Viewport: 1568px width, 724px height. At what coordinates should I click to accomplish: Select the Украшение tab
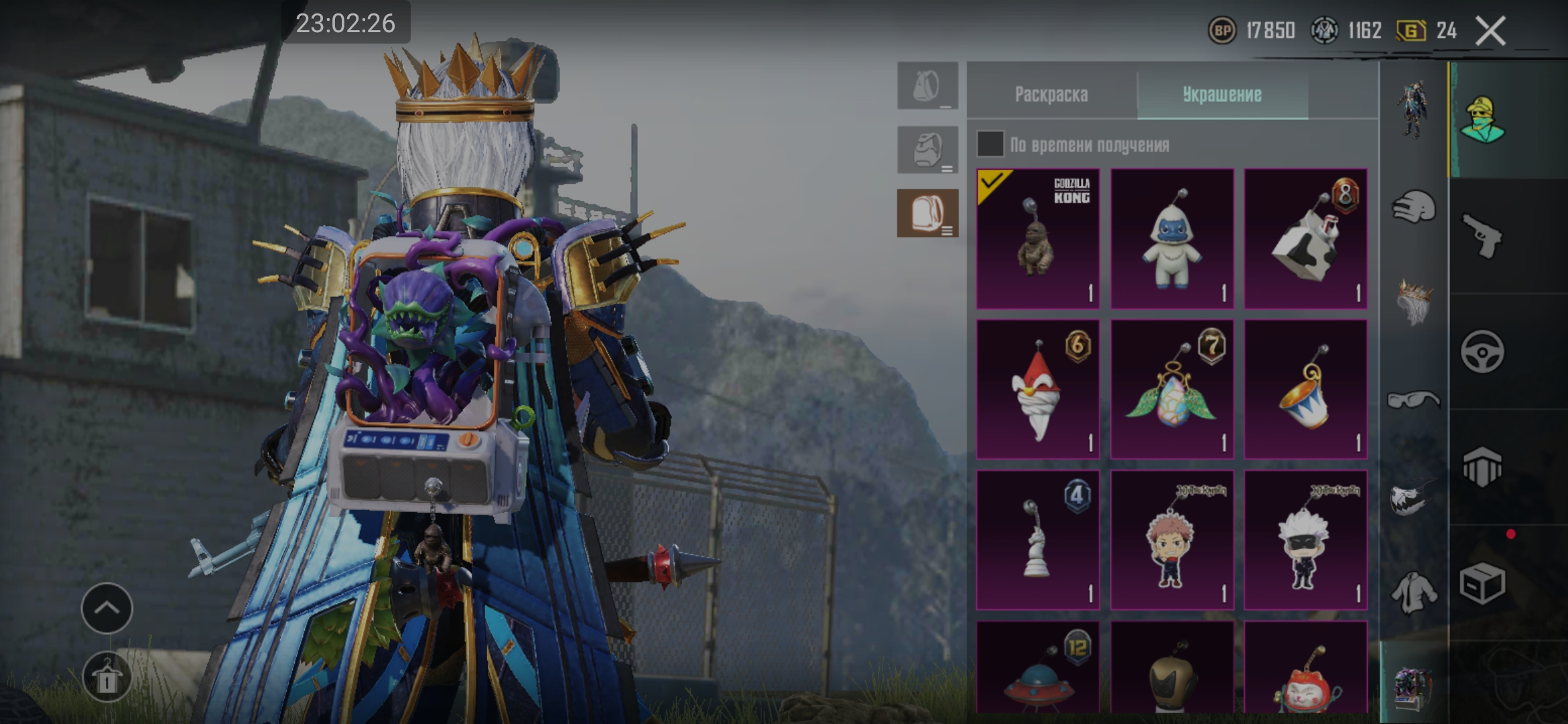click(x=1222, y=95)
